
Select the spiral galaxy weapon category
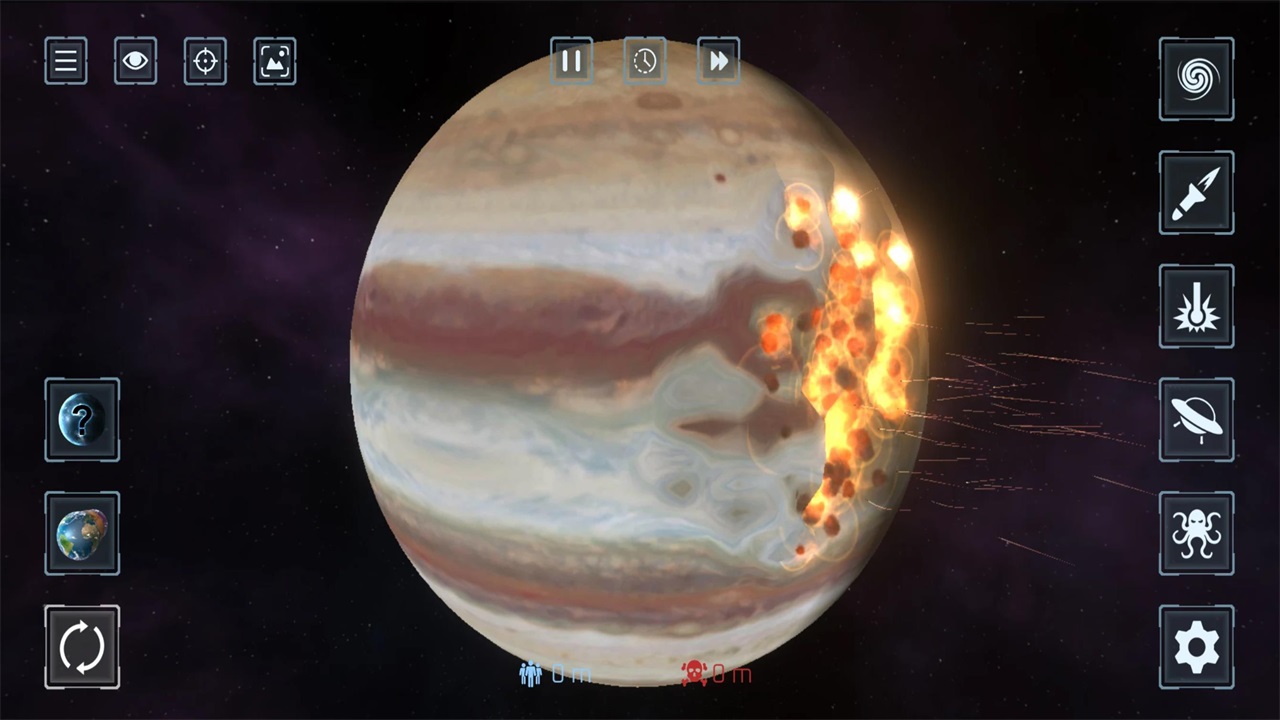tap(1196, 79)
